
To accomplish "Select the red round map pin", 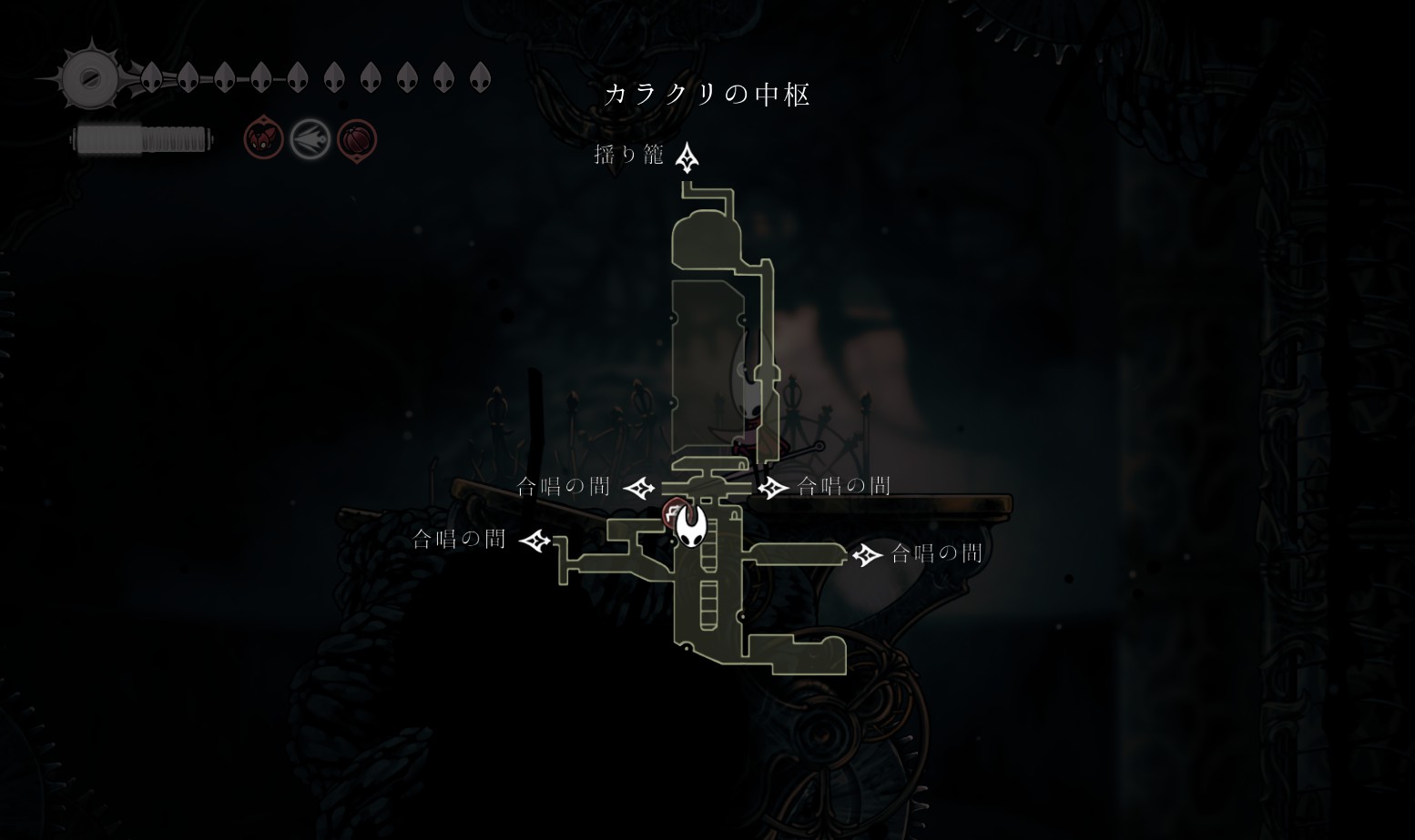I will 673,512.
